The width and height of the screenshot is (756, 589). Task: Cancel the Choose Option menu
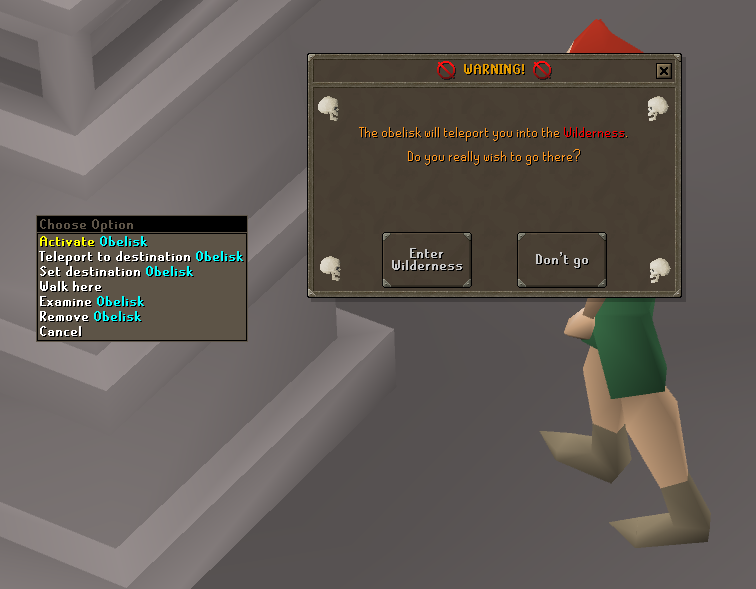pyautogui.click(x=61, y=331)
